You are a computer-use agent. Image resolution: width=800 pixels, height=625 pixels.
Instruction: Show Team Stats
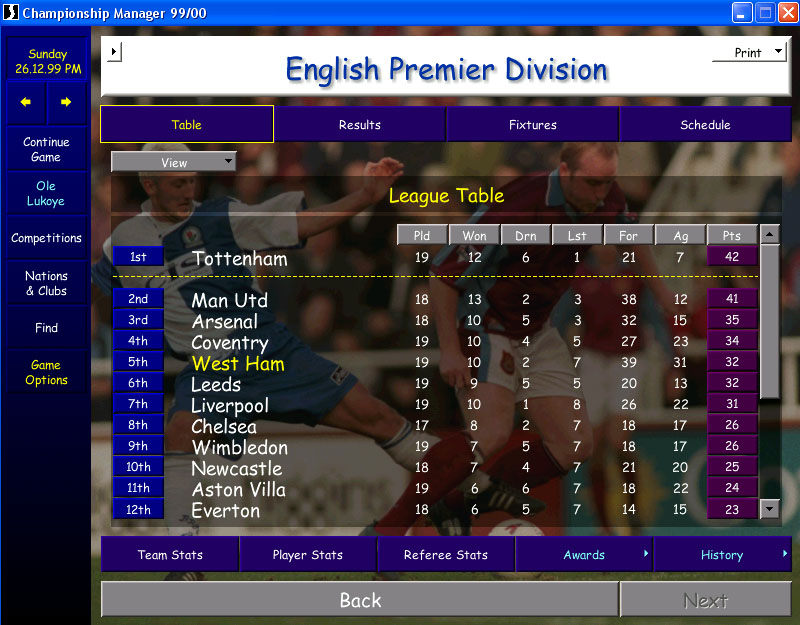coord(170,555)
